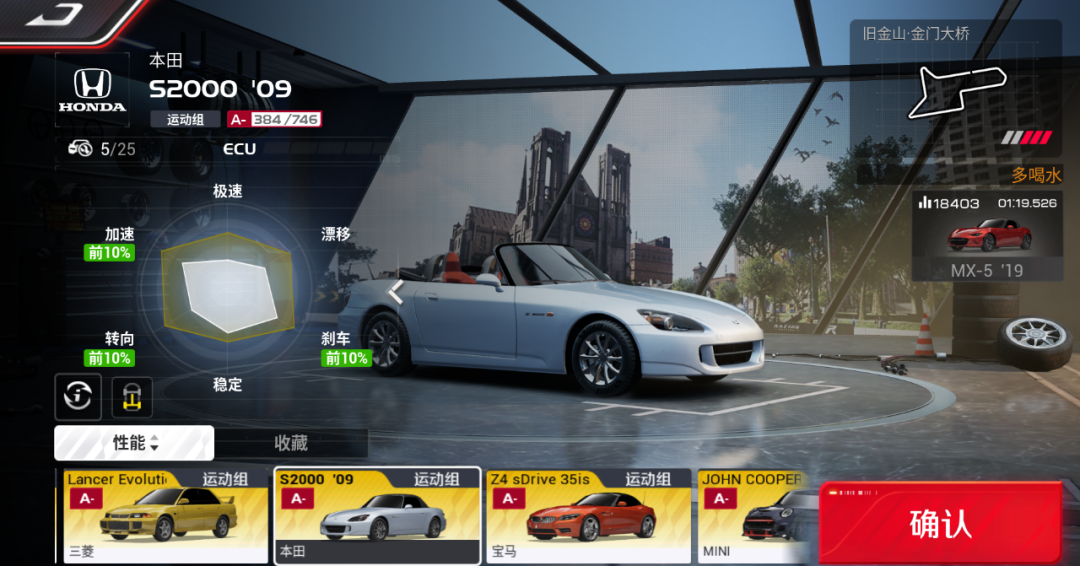Open the yellow car tuning icon
Viewport: 1080px width, 566px height.
[x=132, y=397]
